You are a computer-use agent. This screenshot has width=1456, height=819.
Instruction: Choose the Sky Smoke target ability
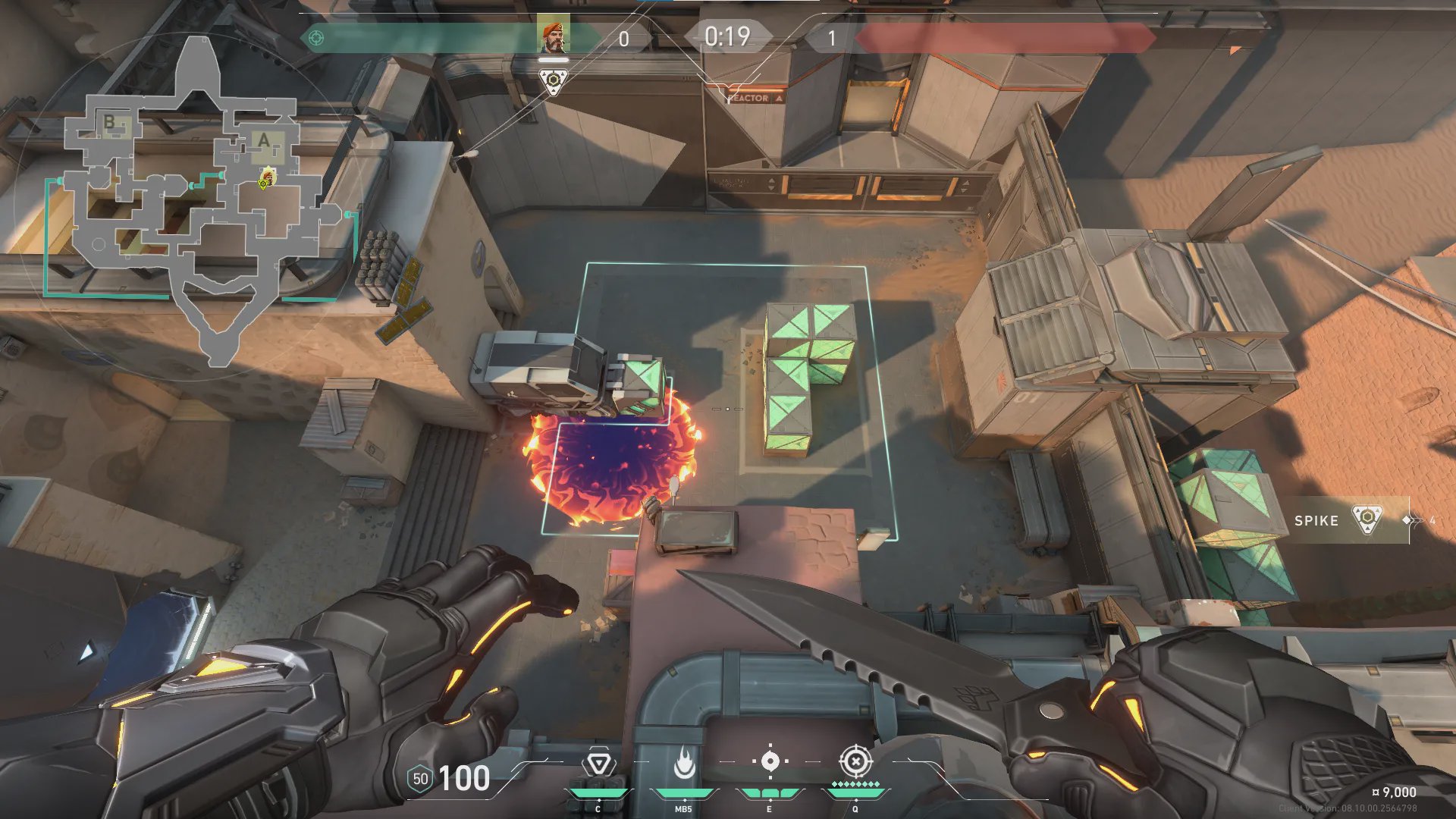tap(770, 761)
